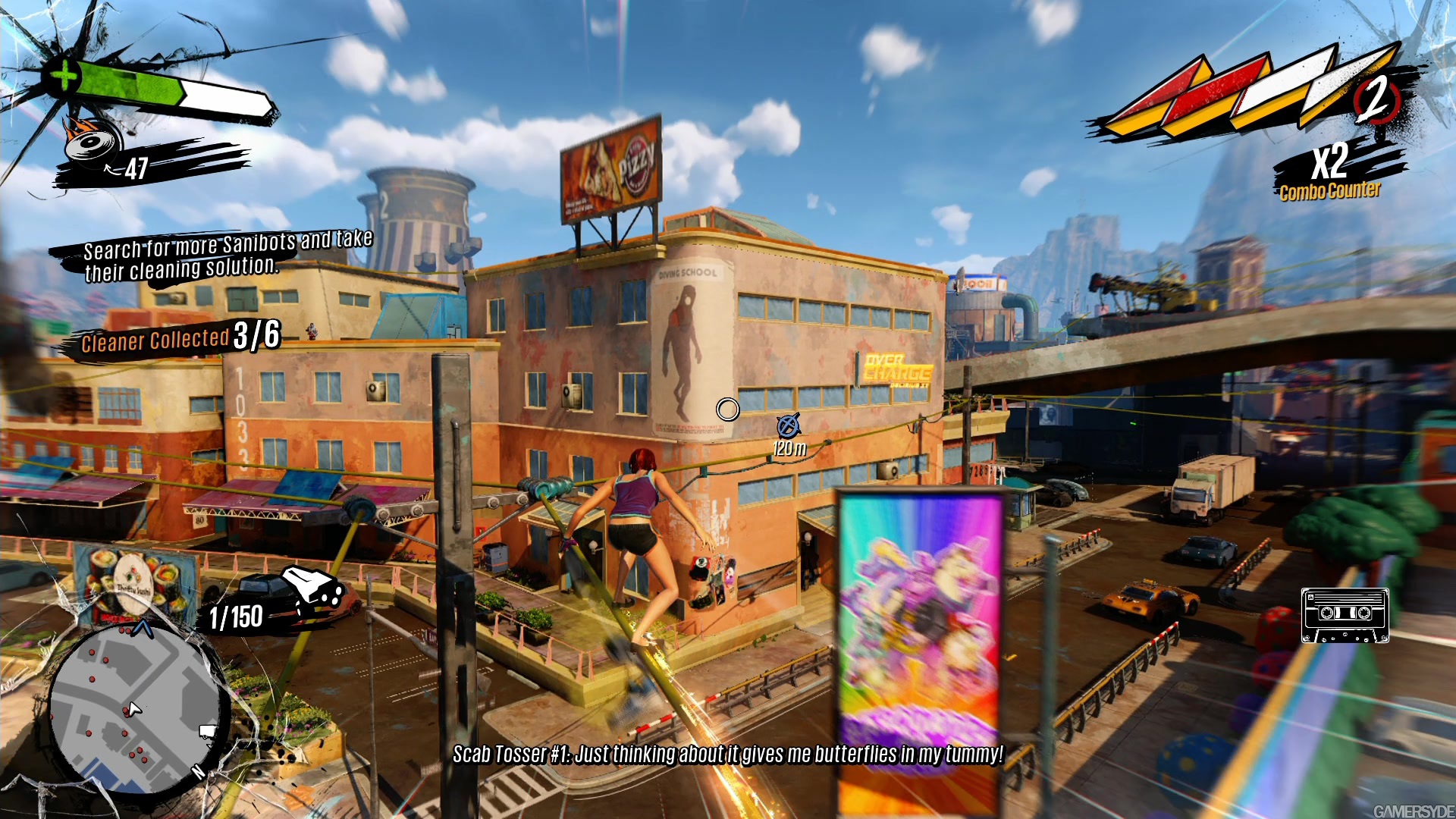The height and width of the screenshot is (819, 1456).
Task: Click the green plus health icon
Action: pos(63,76)
